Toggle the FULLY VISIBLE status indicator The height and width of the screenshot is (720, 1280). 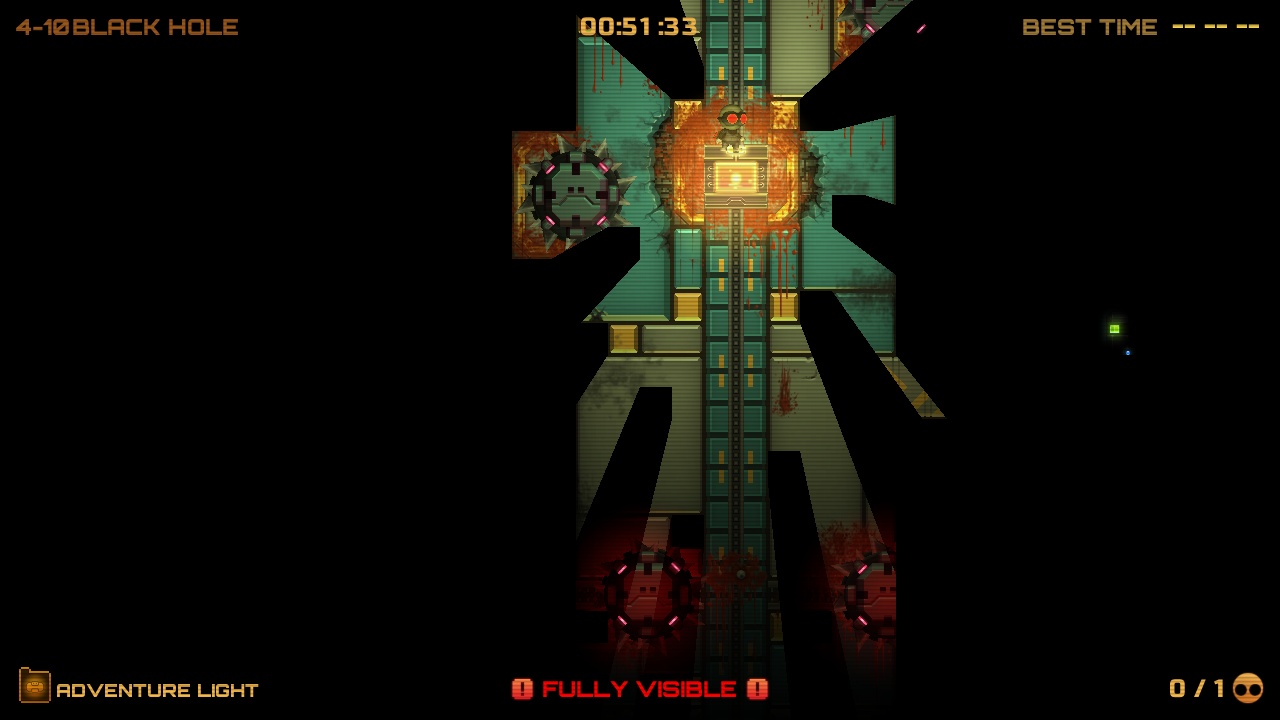(x=638, y=688)
